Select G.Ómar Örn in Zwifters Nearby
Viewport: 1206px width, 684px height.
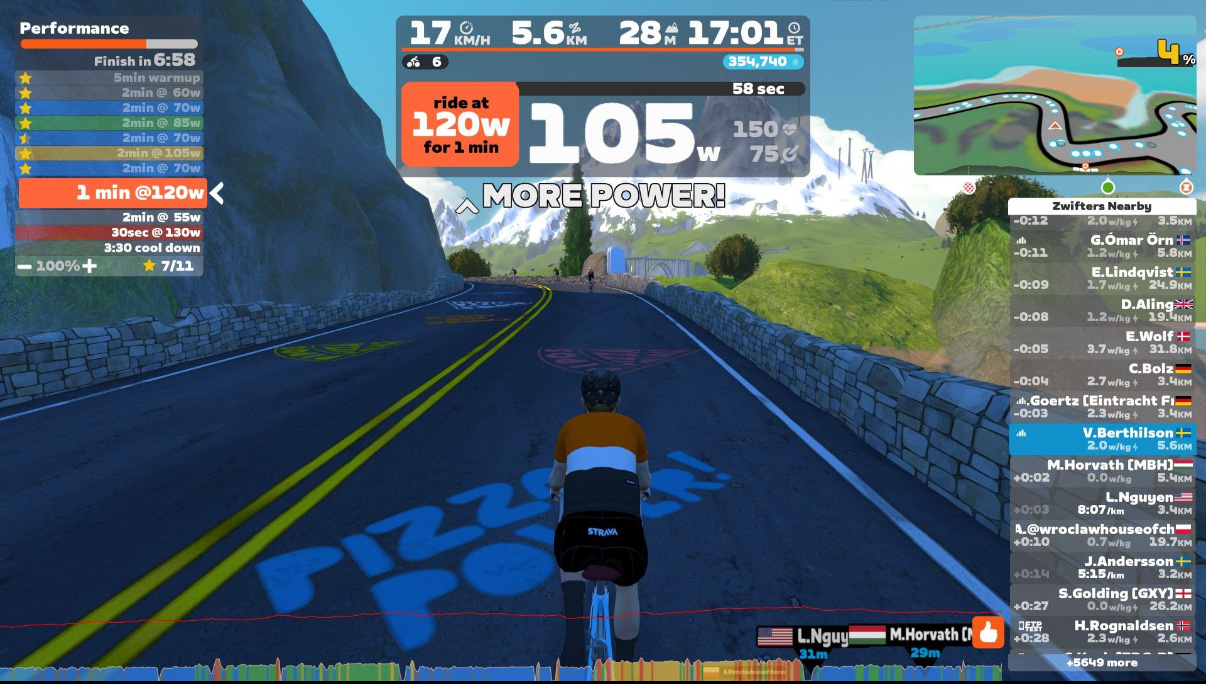click(x=1101, y=247)
